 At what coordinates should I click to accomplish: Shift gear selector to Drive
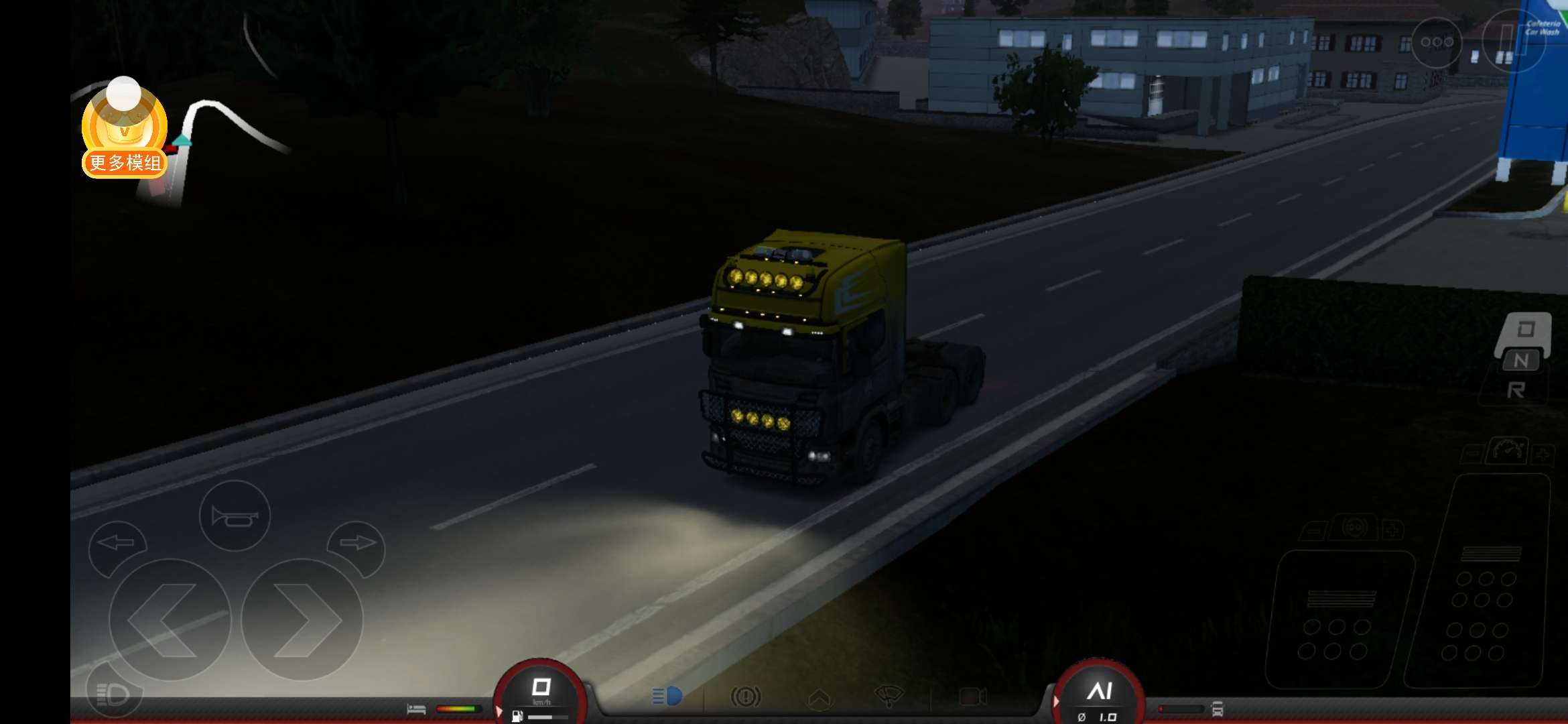point(1525,330)
